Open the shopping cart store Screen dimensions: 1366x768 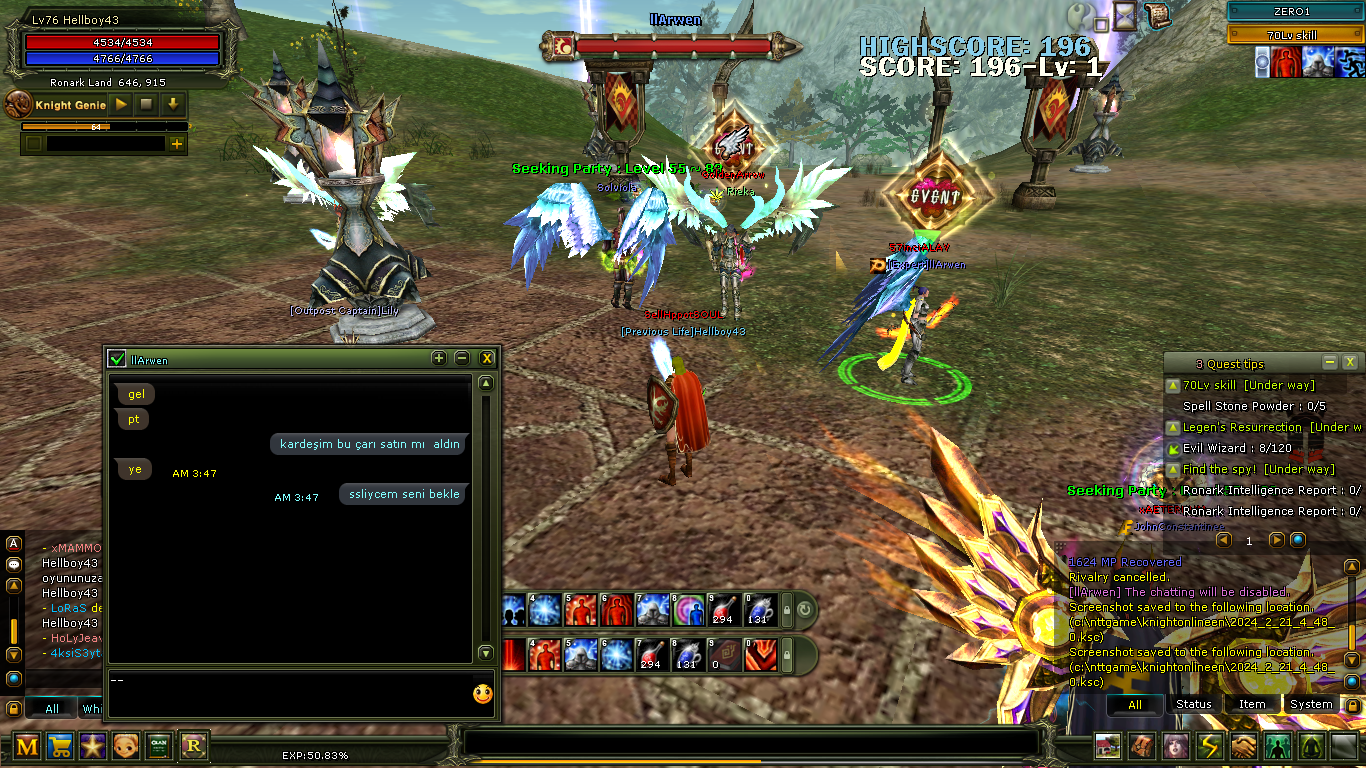[60, 745]
